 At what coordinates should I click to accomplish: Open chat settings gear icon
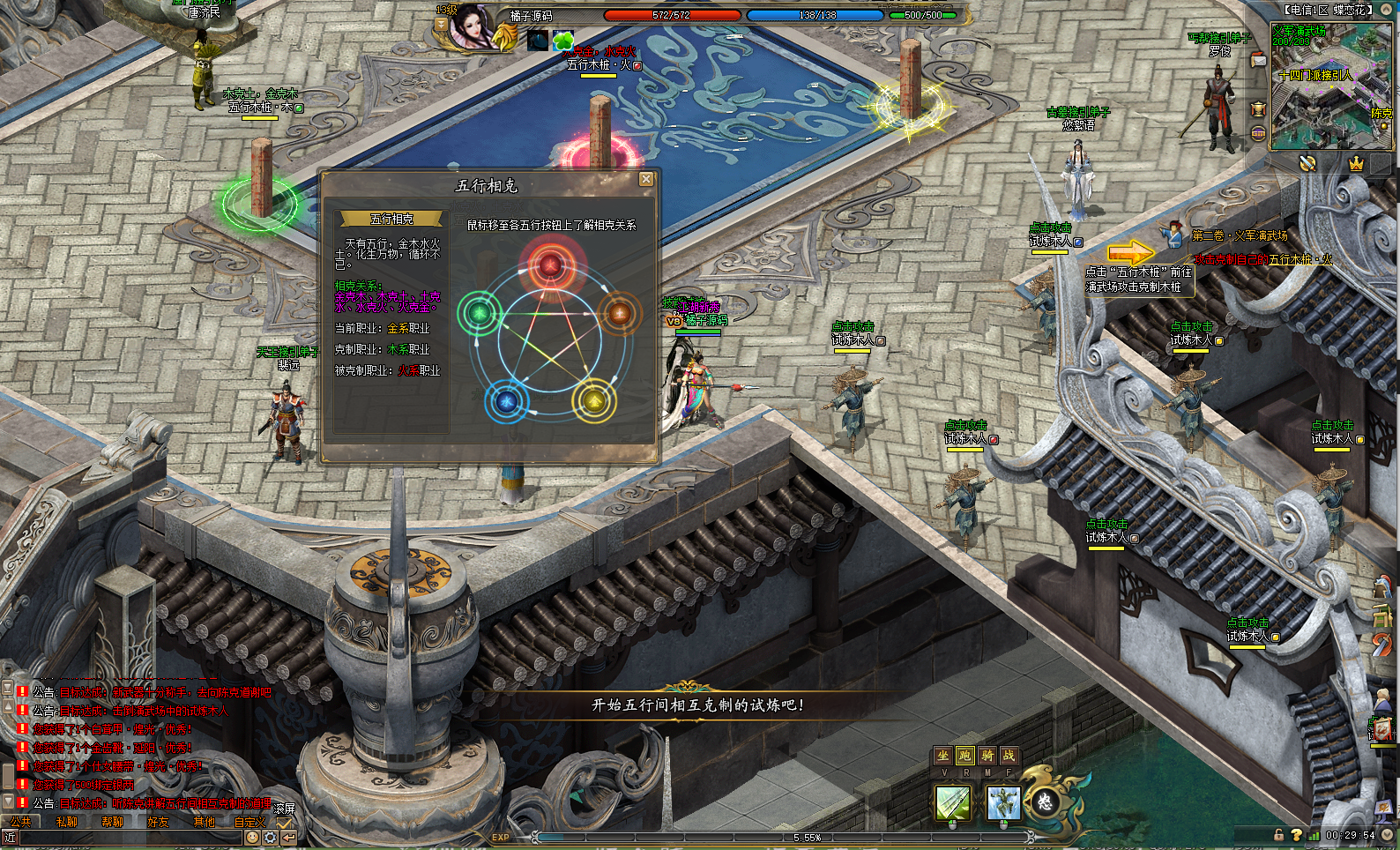(270, 837)
